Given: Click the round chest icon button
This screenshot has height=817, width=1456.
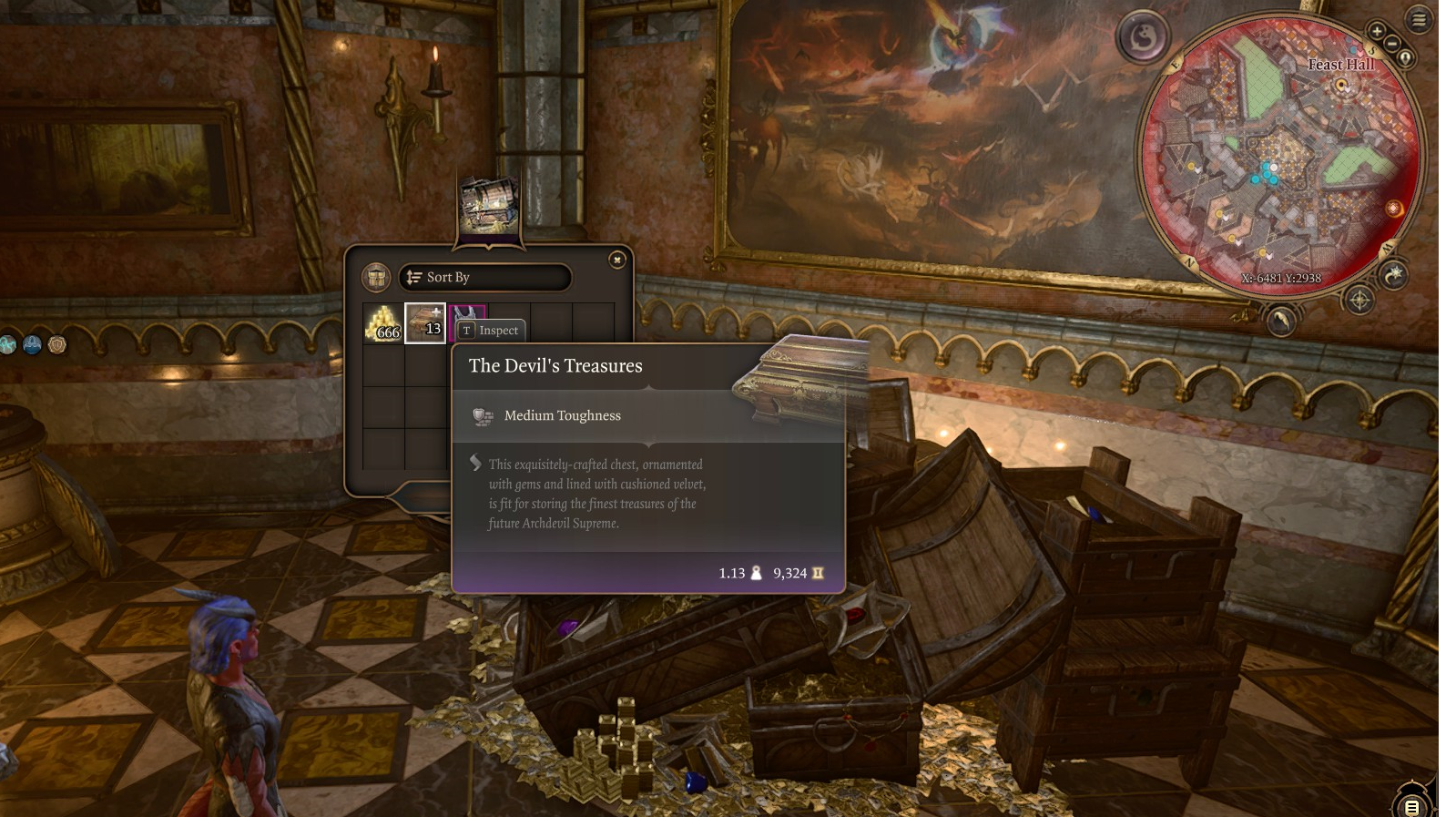Looking at the screenshot, I should (x=376, y=278).
